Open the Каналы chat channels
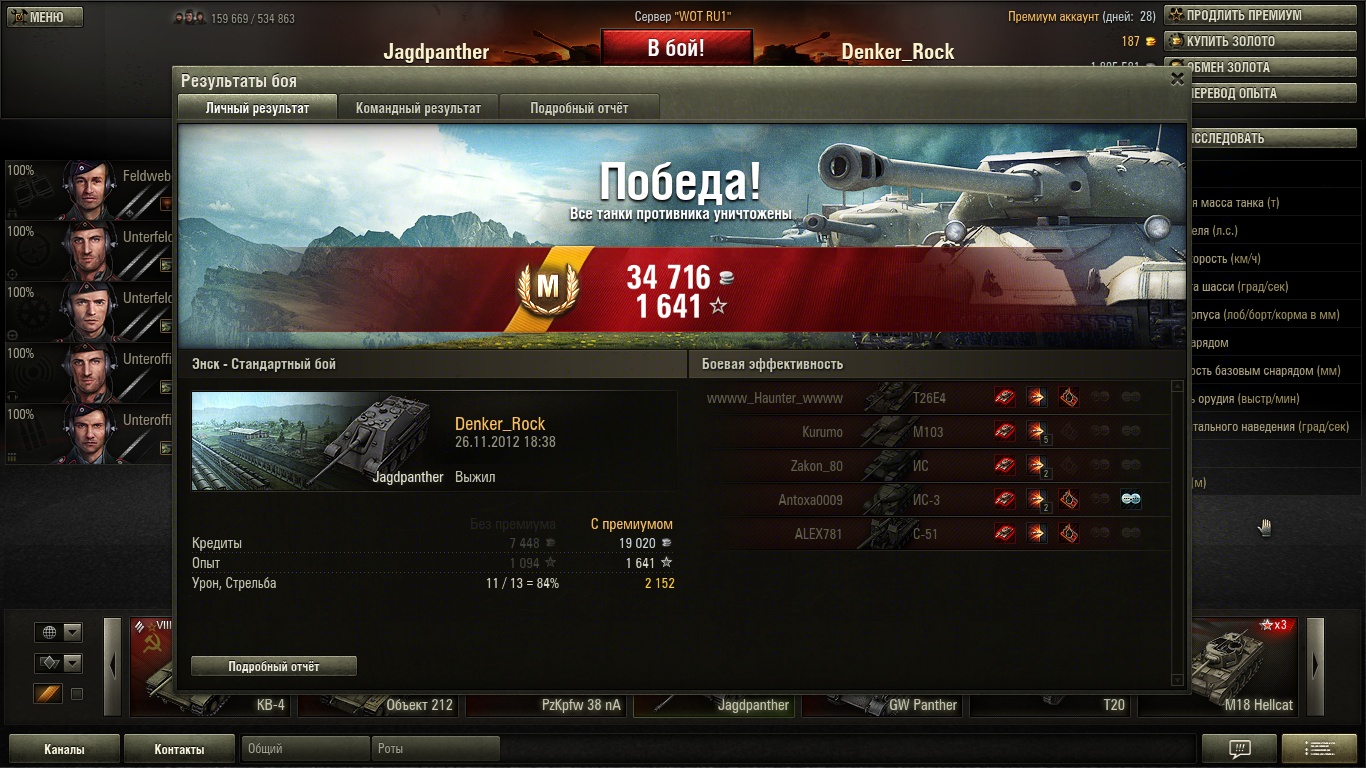1366x768 pixels. (x=64, y=749)
